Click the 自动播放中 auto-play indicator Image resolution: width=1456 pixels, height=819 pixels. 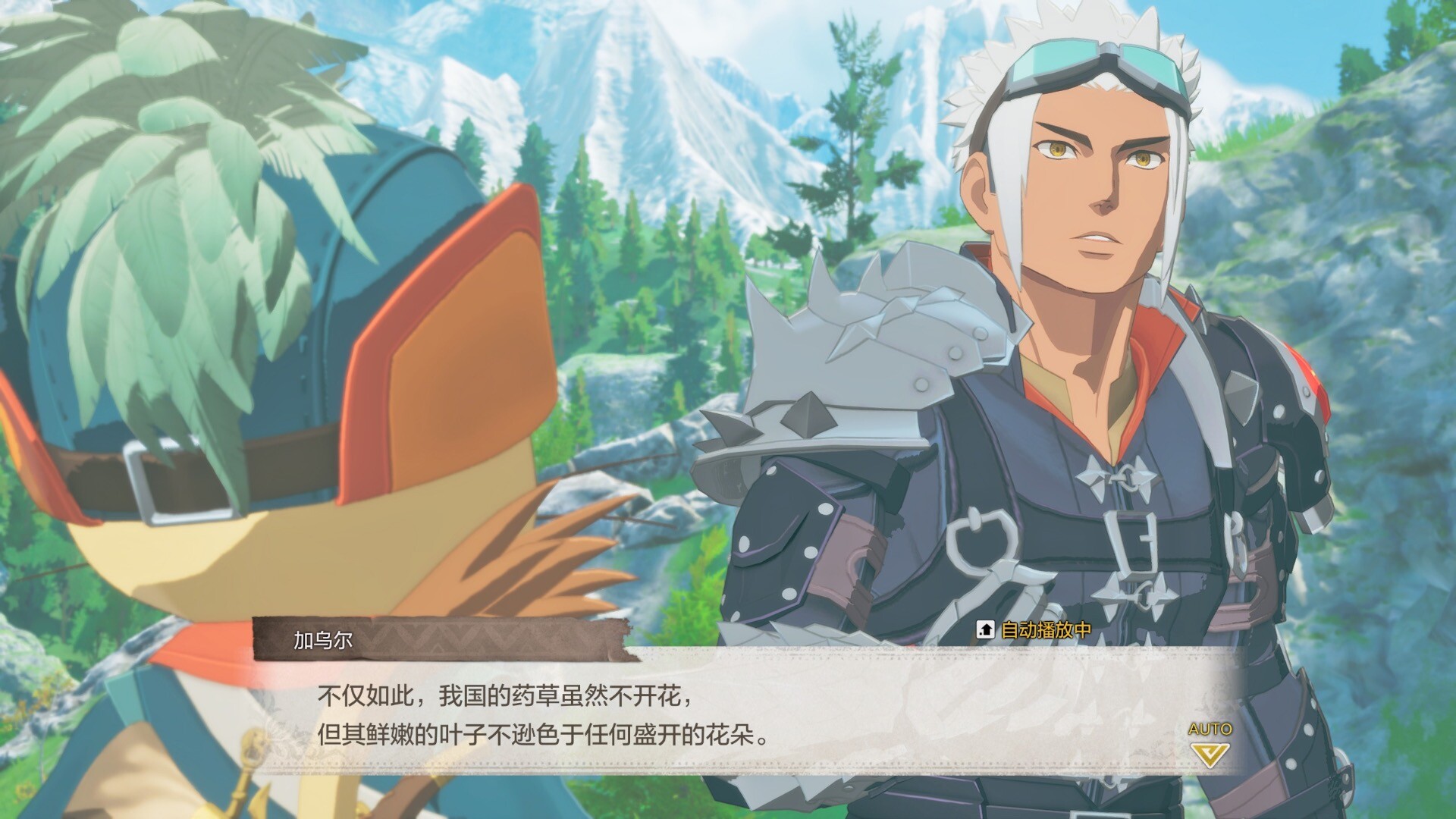pos(1035,630)
